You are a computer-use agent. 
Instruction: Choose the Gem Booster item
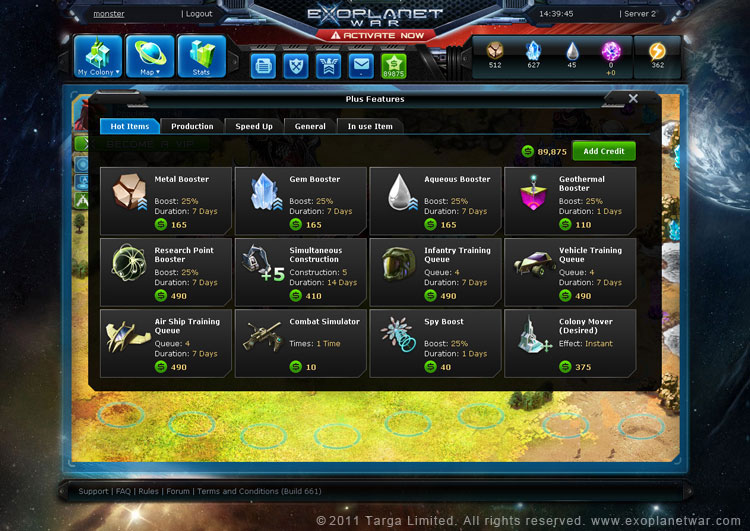300,200
